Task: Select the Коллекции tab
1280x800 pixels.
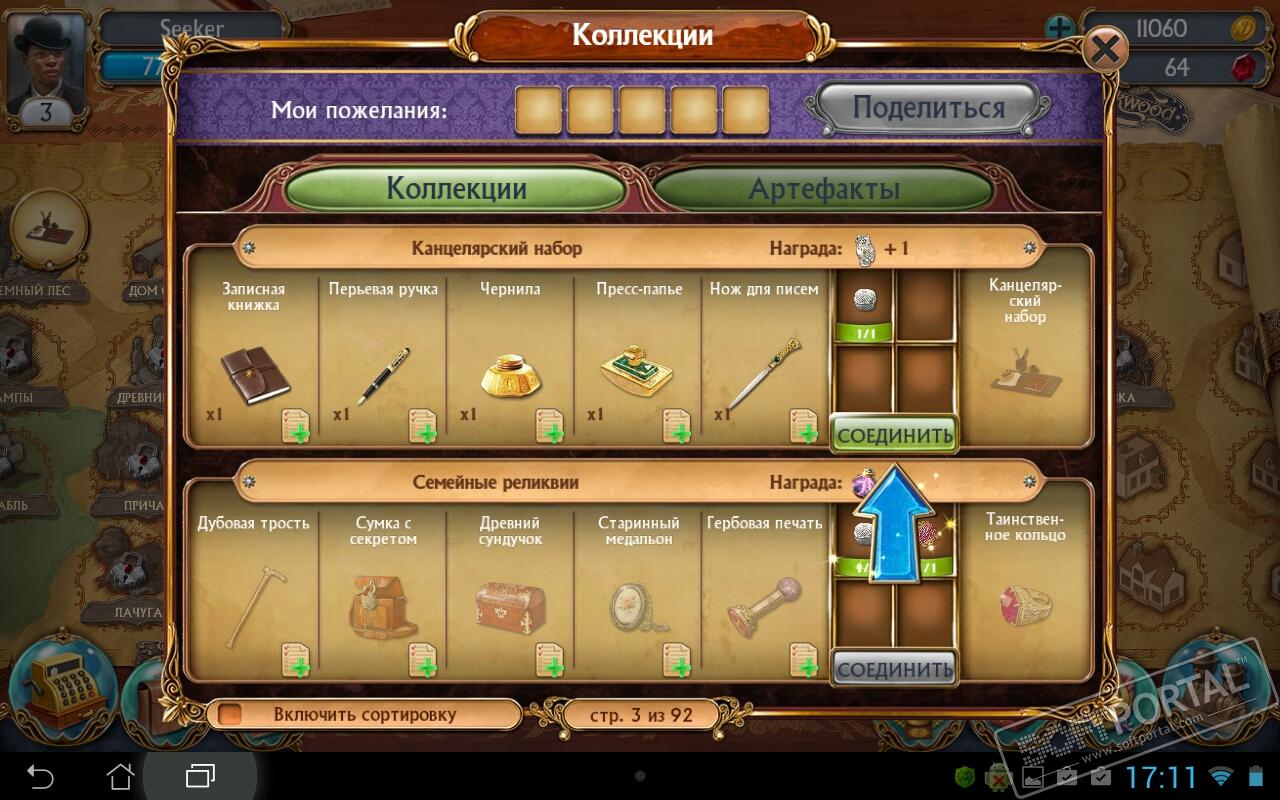Action: coord(456,189)
